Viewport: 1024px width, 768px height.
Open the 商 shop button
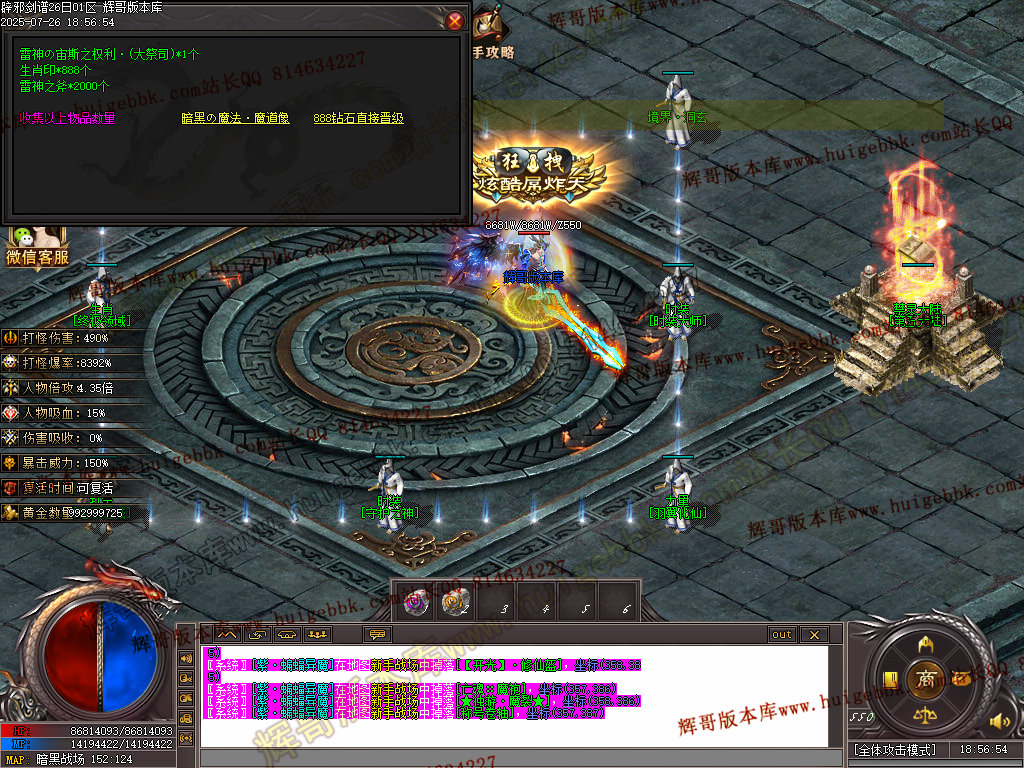[925, 679]
